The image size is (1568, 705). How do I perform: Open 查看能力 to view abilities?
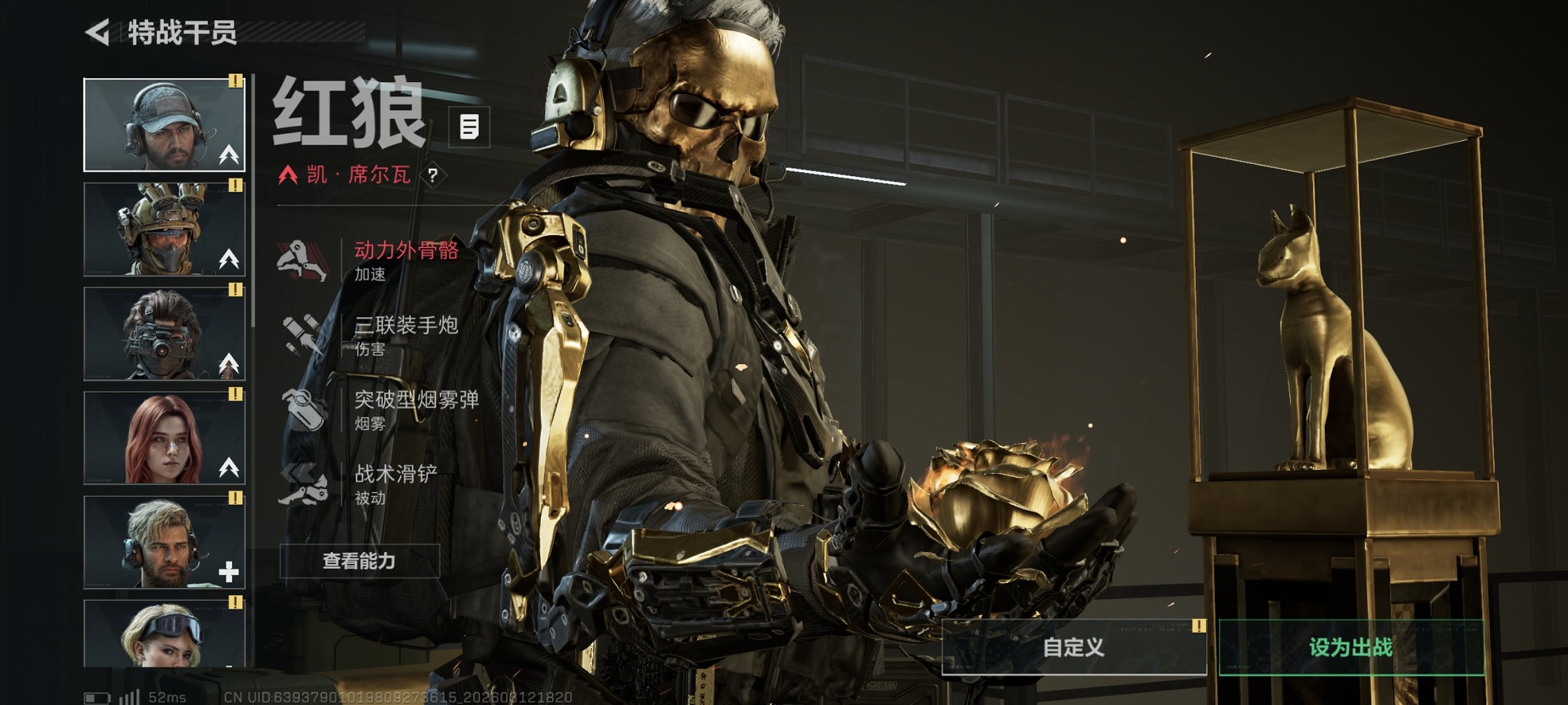point(359,561)
